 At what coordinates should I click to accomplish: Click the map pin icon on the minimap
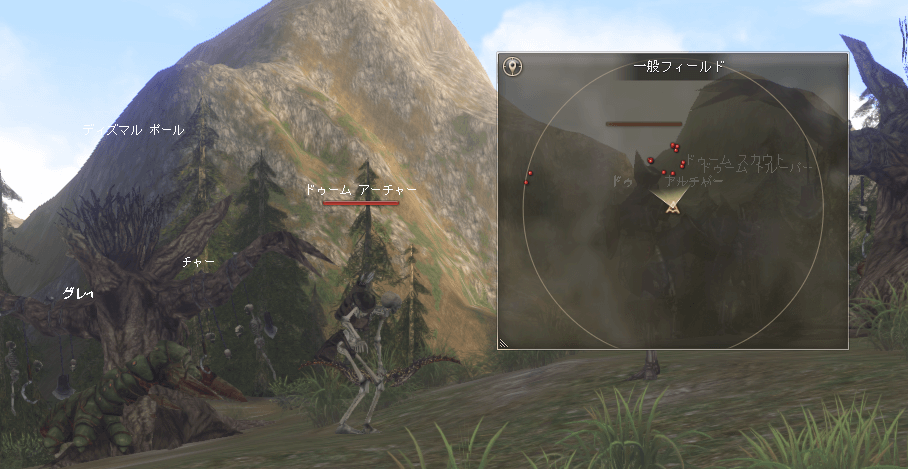[x=513, y=67]
